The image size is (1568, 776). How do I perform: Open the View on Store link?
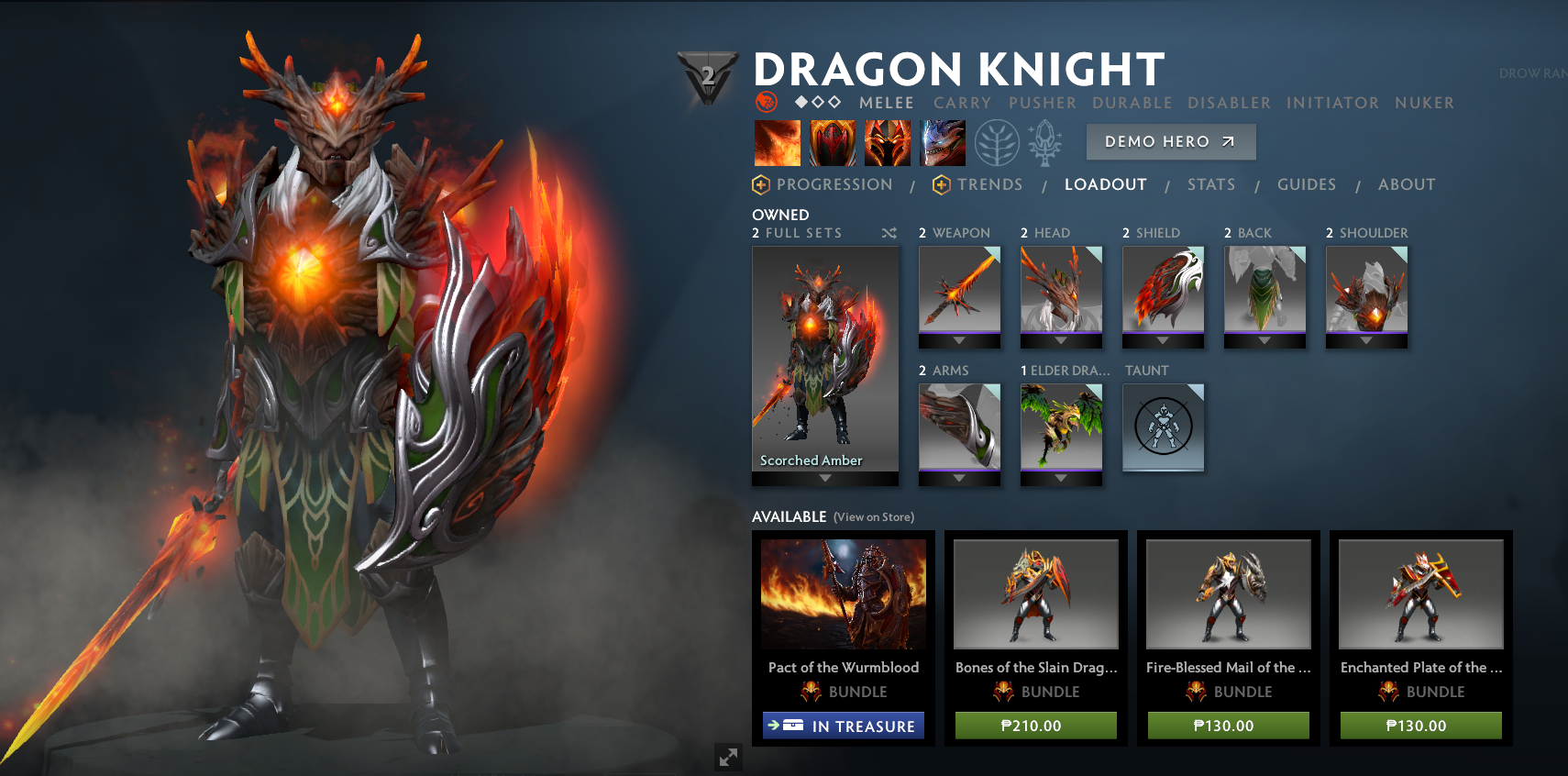coord(873,516)
